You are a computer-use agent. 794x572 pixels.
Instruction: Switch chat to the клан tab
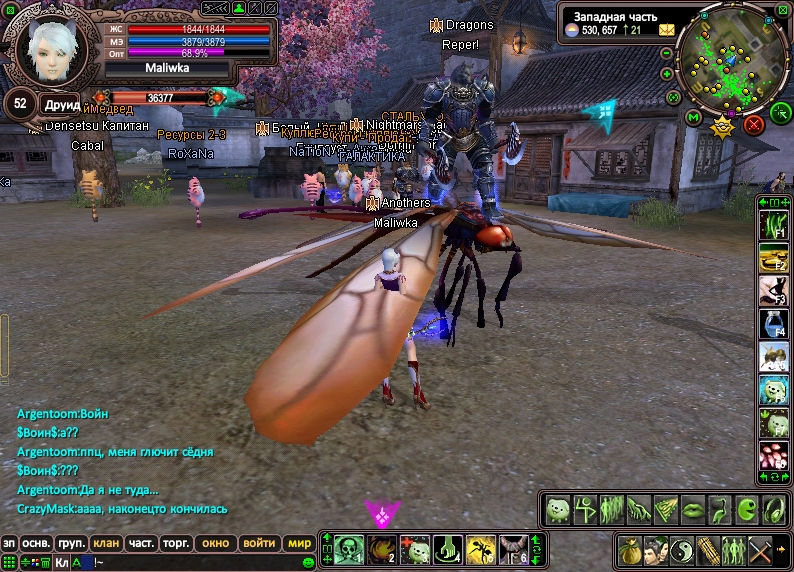[x=105, y=544]
